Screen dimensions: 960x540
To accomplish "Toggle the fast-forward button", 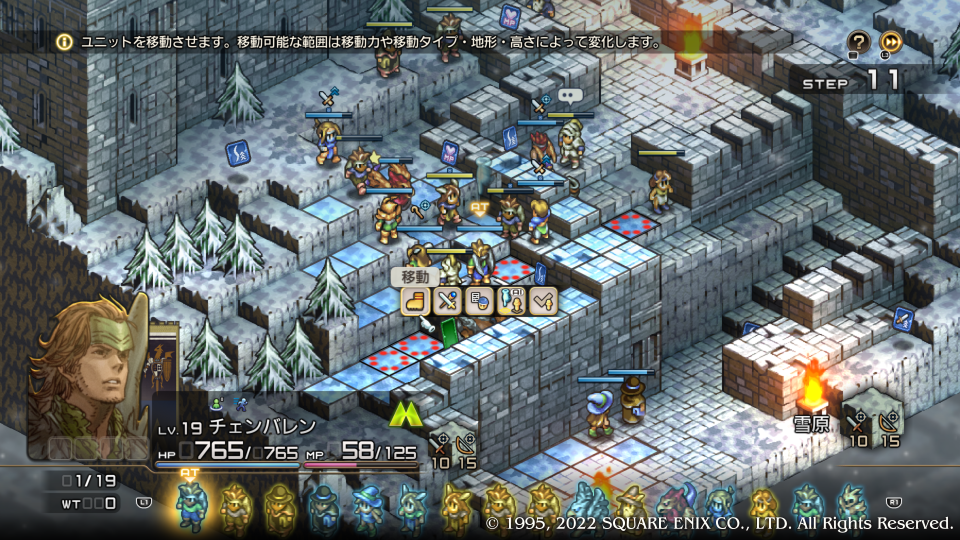I will click(891, 42).
